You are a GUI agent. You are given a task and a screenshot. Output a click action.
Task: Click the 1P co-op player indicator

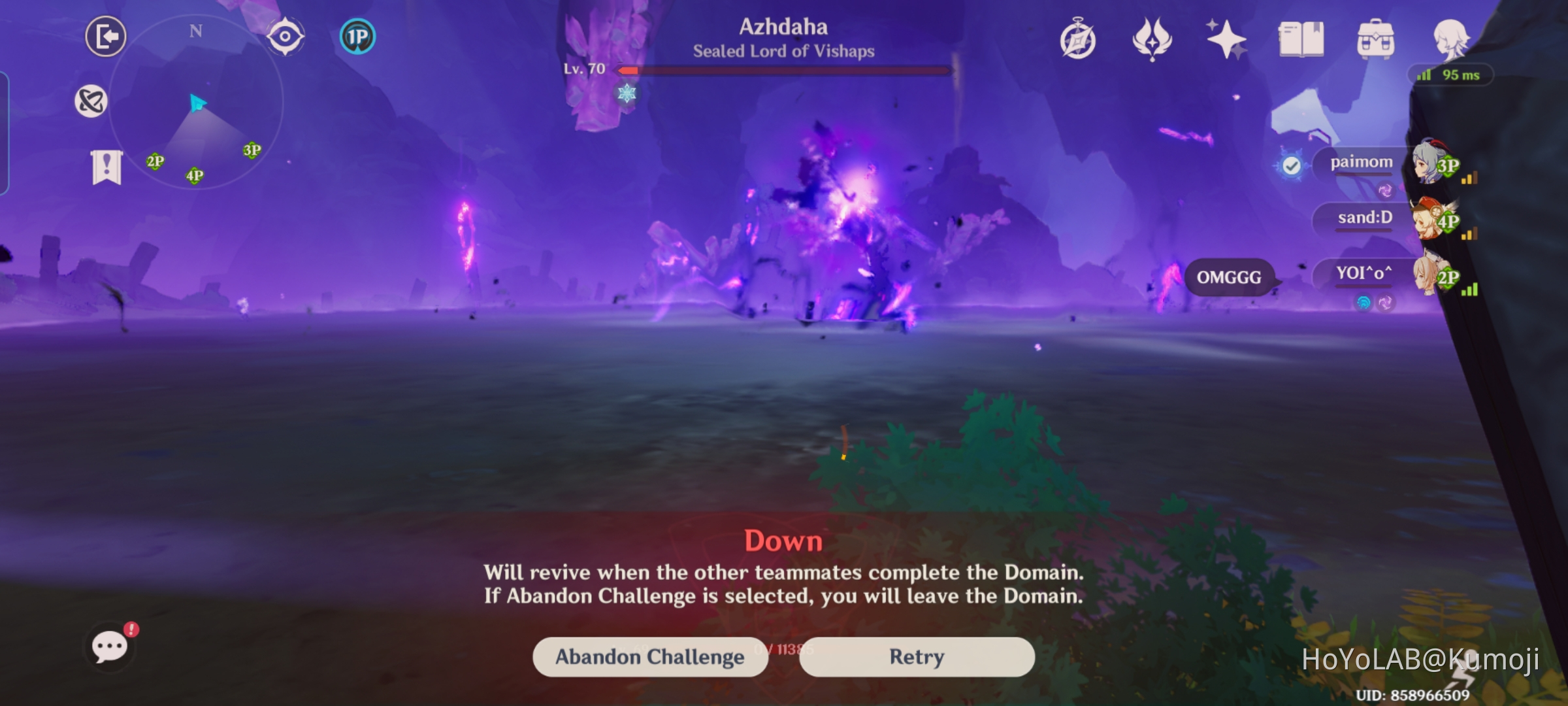pyautogui.click(x=356, y=37)
